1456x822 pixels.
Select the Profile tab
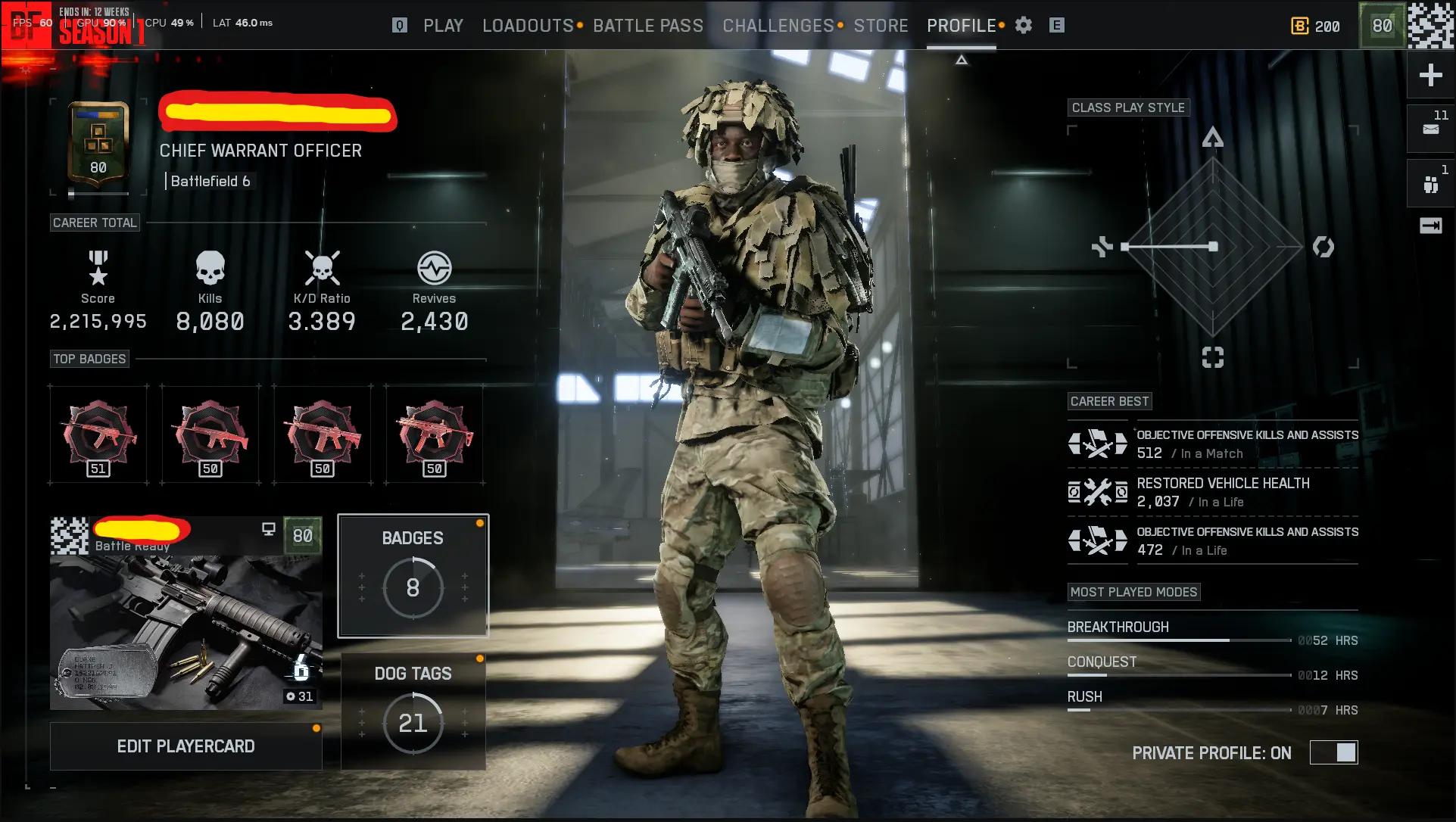pyautogui.click(x=962, y=26)
